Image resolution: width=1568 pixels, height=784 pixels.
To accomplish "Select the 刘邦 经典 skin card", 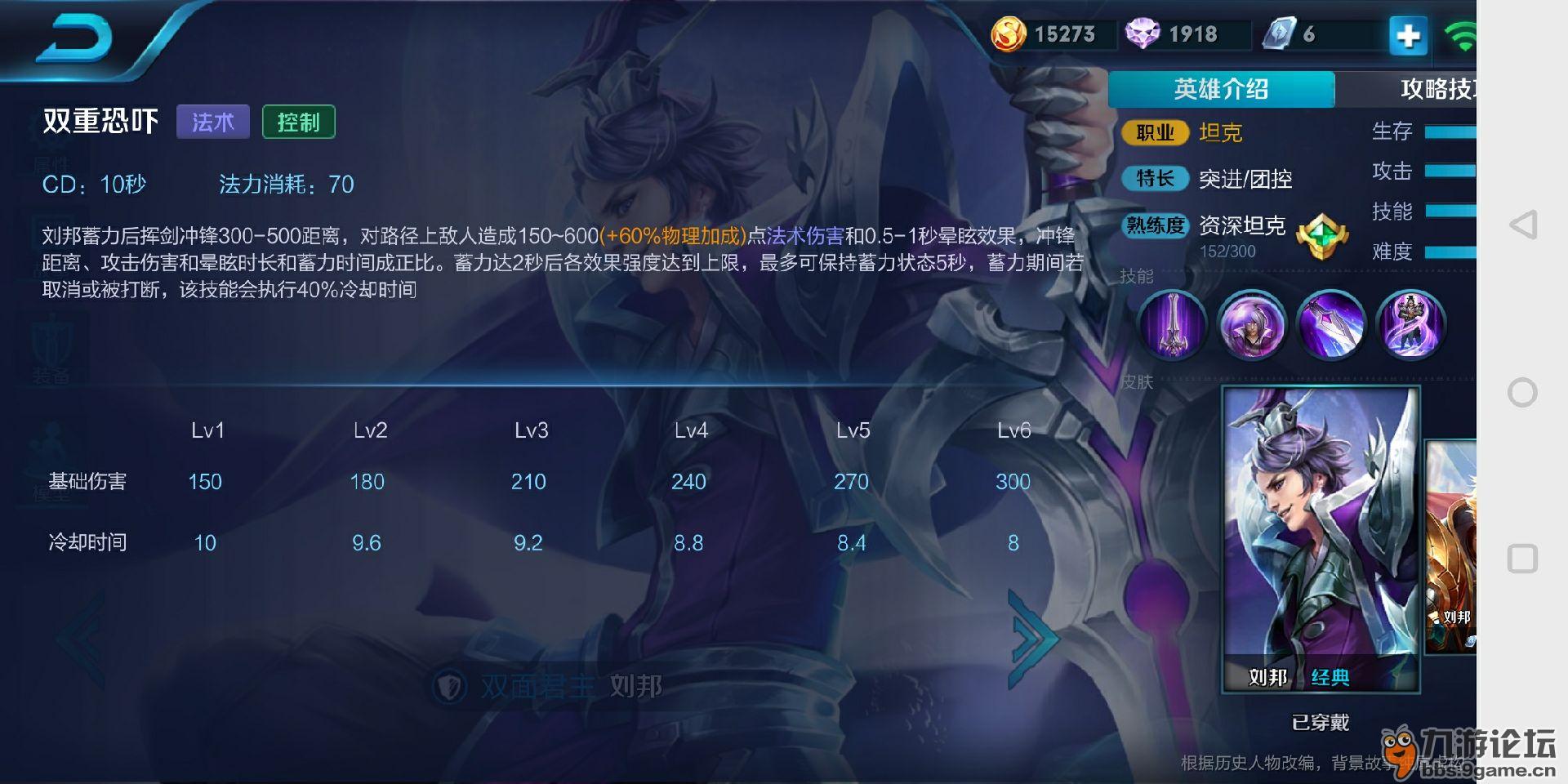I will (1321, 539).
